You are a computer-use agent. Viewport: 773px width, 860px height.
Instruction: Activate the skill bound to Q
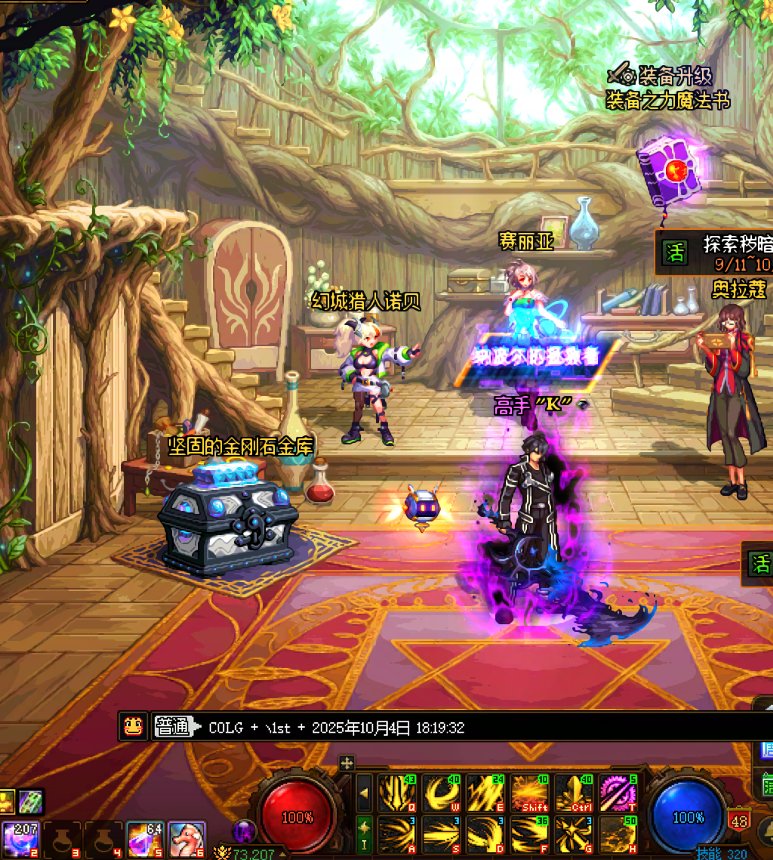point(398,794)
